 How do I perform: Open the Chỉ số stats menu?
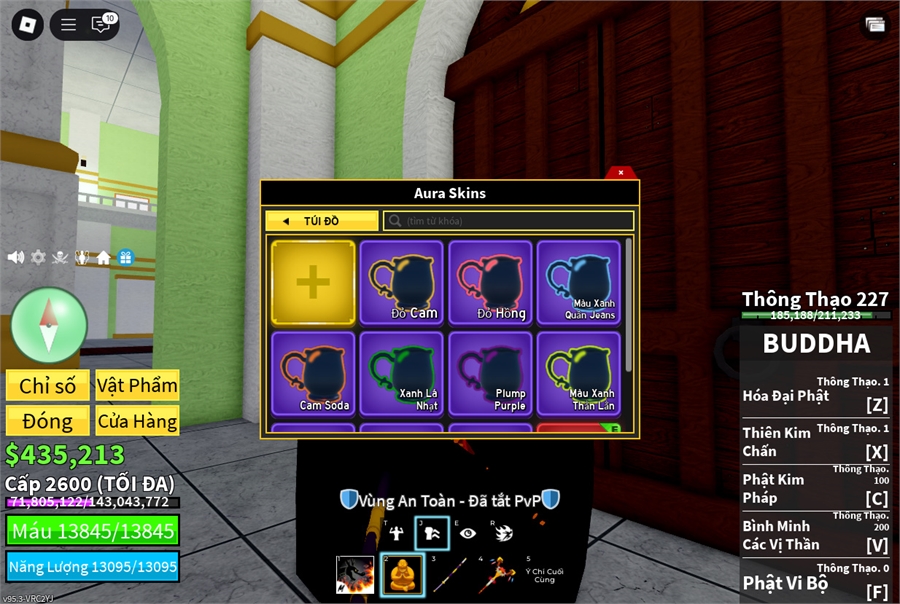point(47,386)
